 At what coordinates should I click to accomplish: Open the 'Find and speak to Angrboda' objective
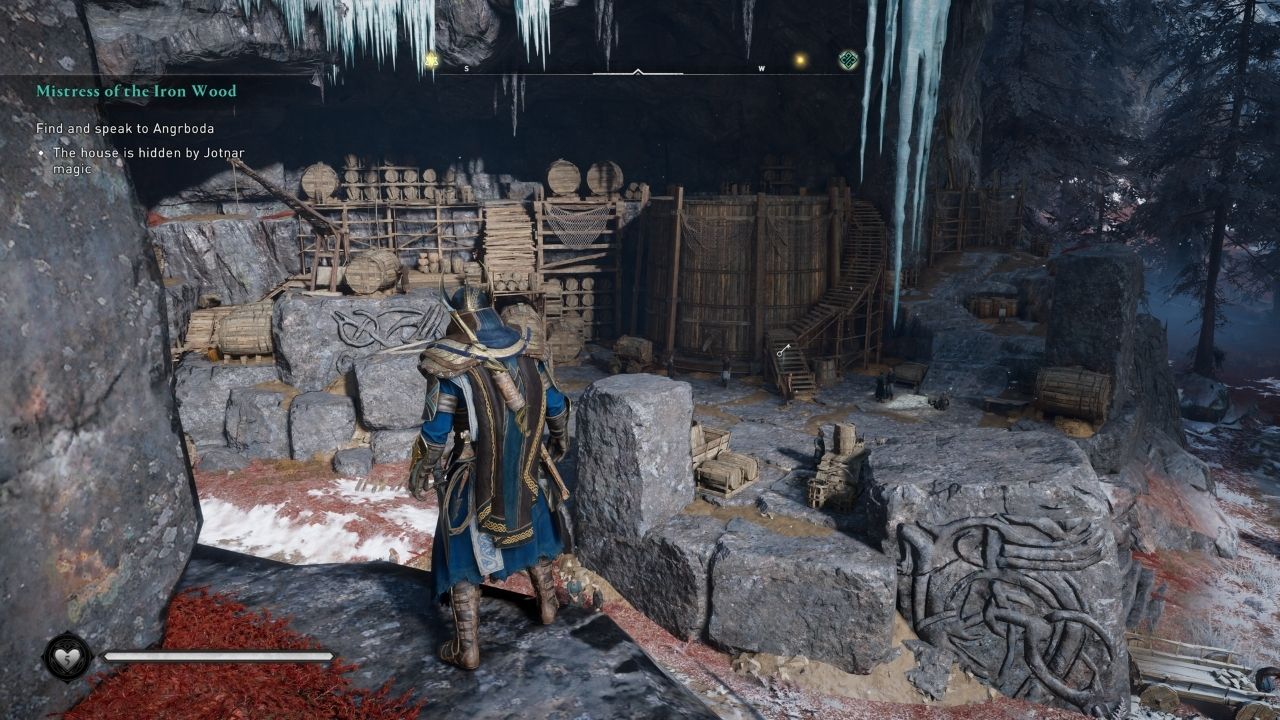[125, 129]
